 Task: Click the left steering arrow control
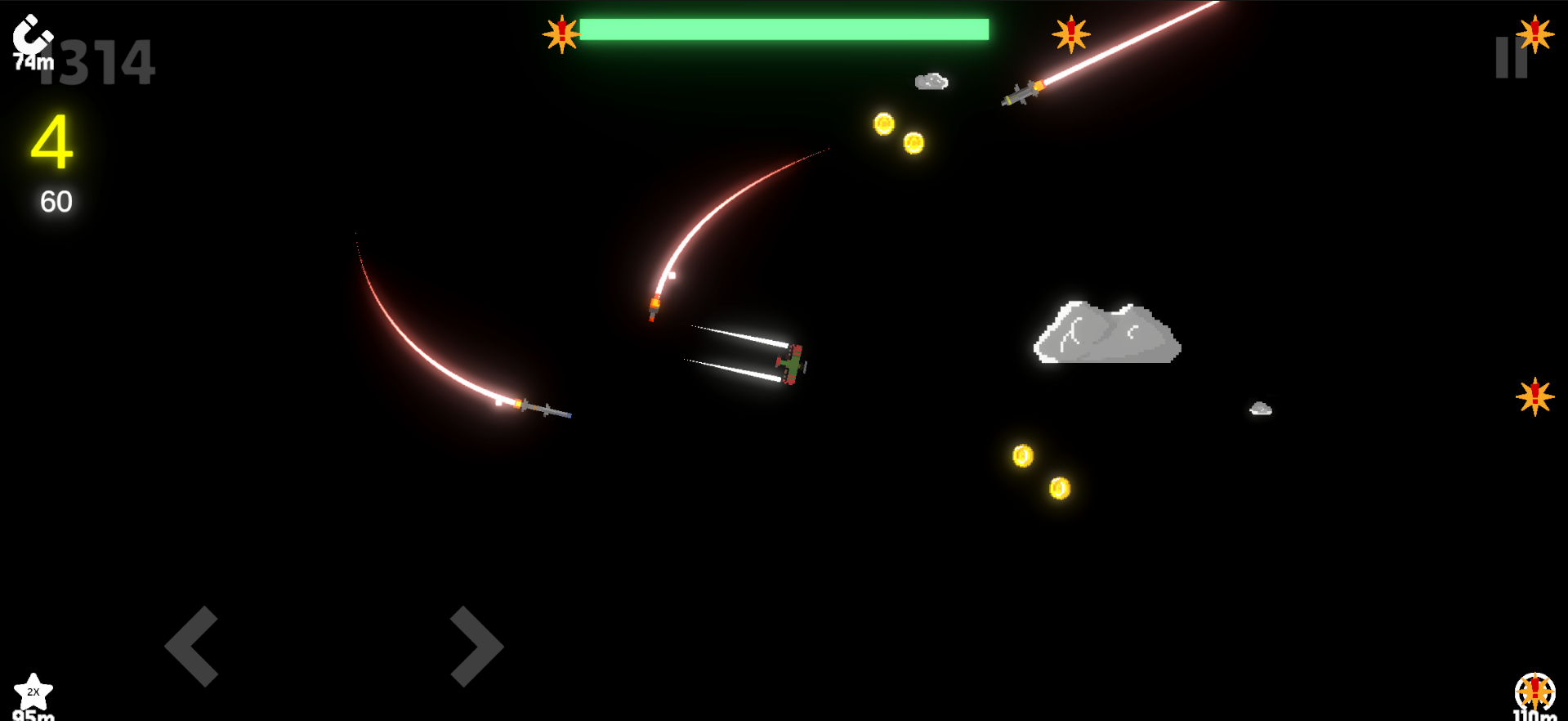(x=194, y=647)
